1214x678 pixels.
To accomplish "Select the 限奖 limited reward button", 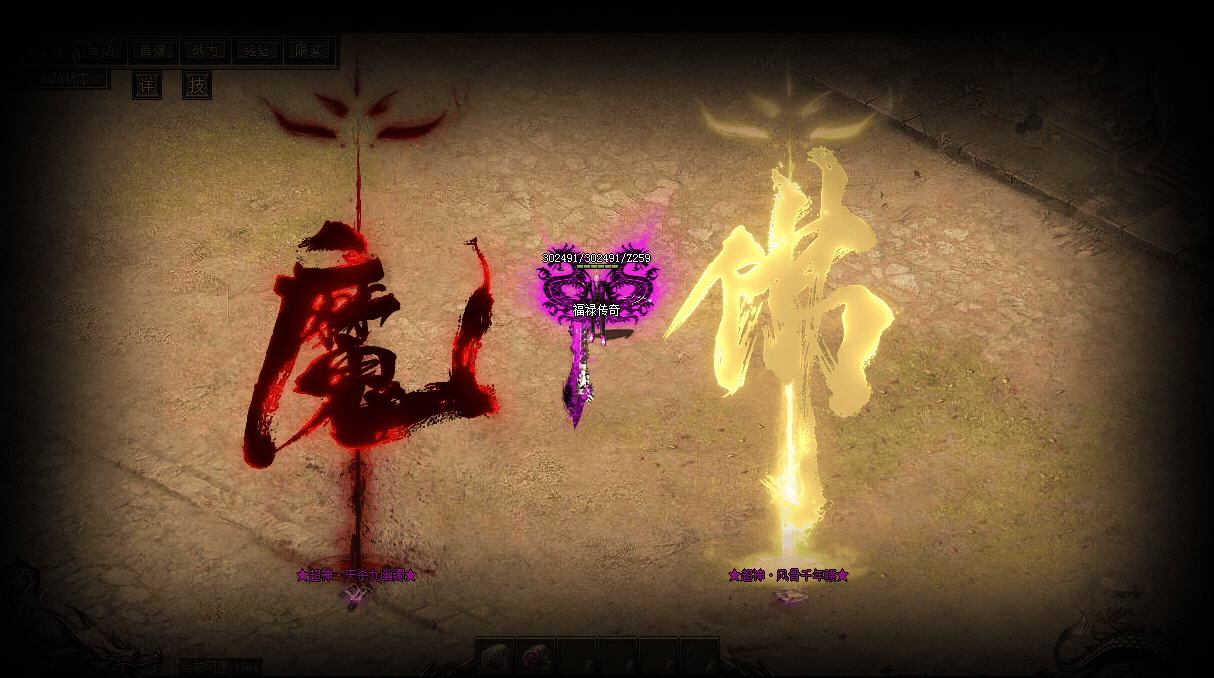I will pos(309,51).
